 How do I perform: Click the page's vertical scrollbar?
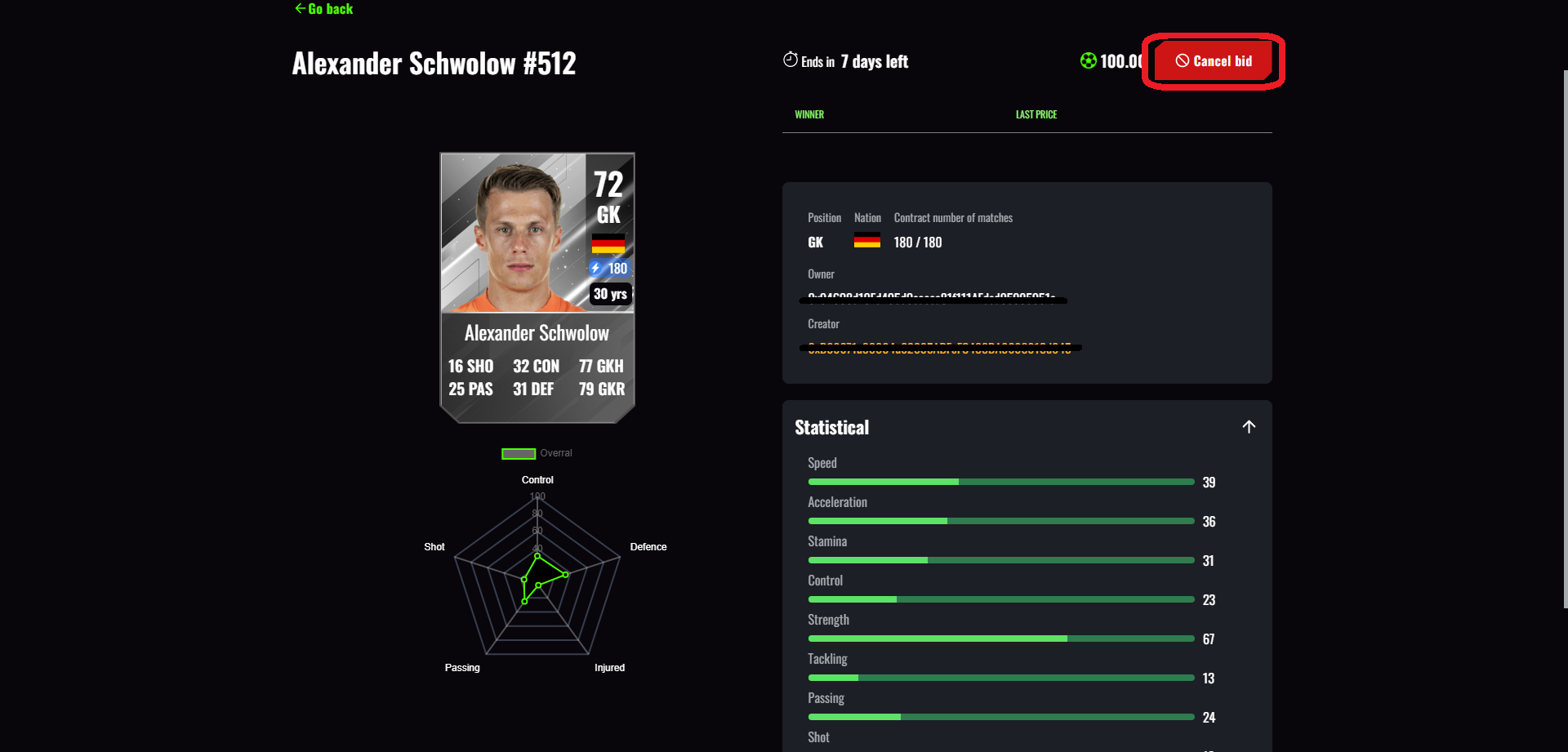pos(1565,339)
